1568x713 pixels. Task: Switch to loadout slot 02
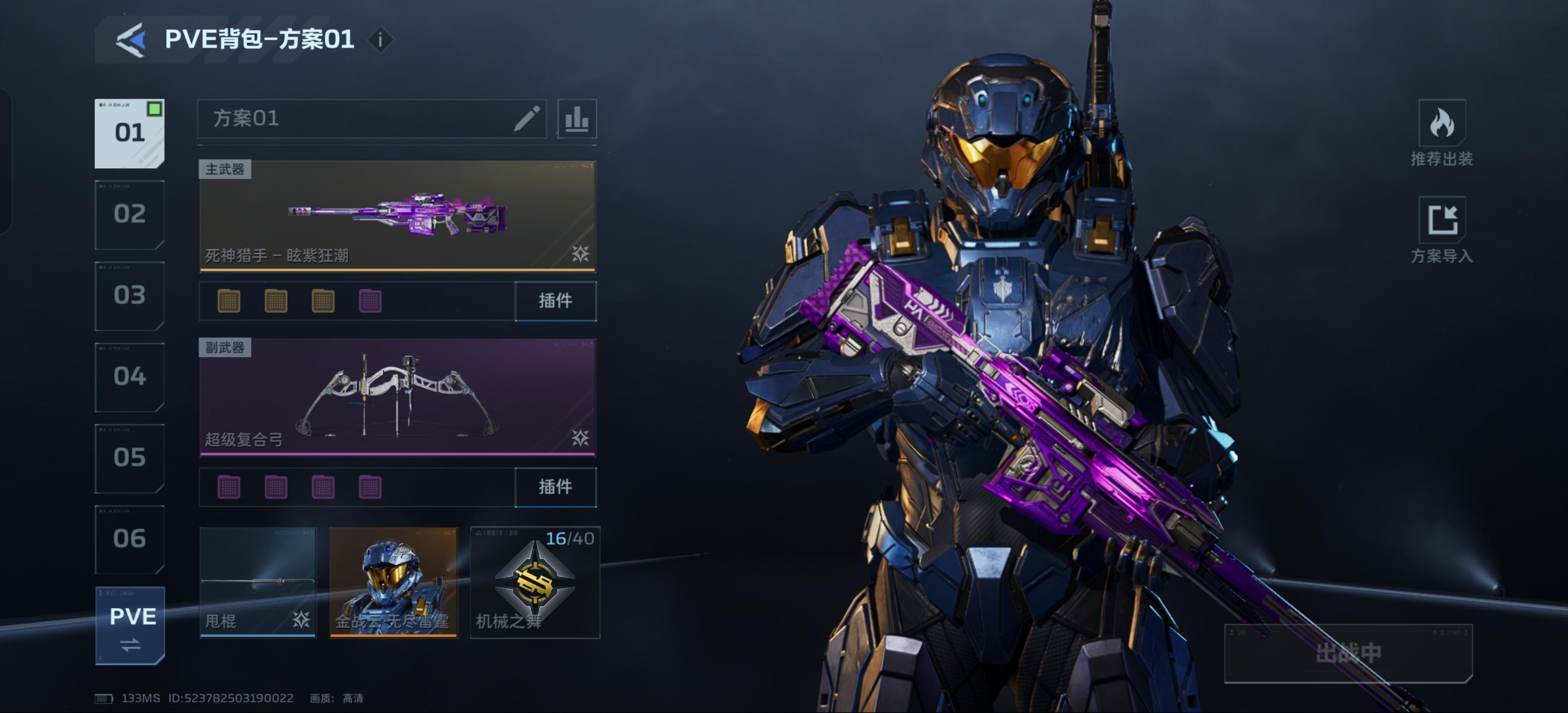[x=129, y=214]
